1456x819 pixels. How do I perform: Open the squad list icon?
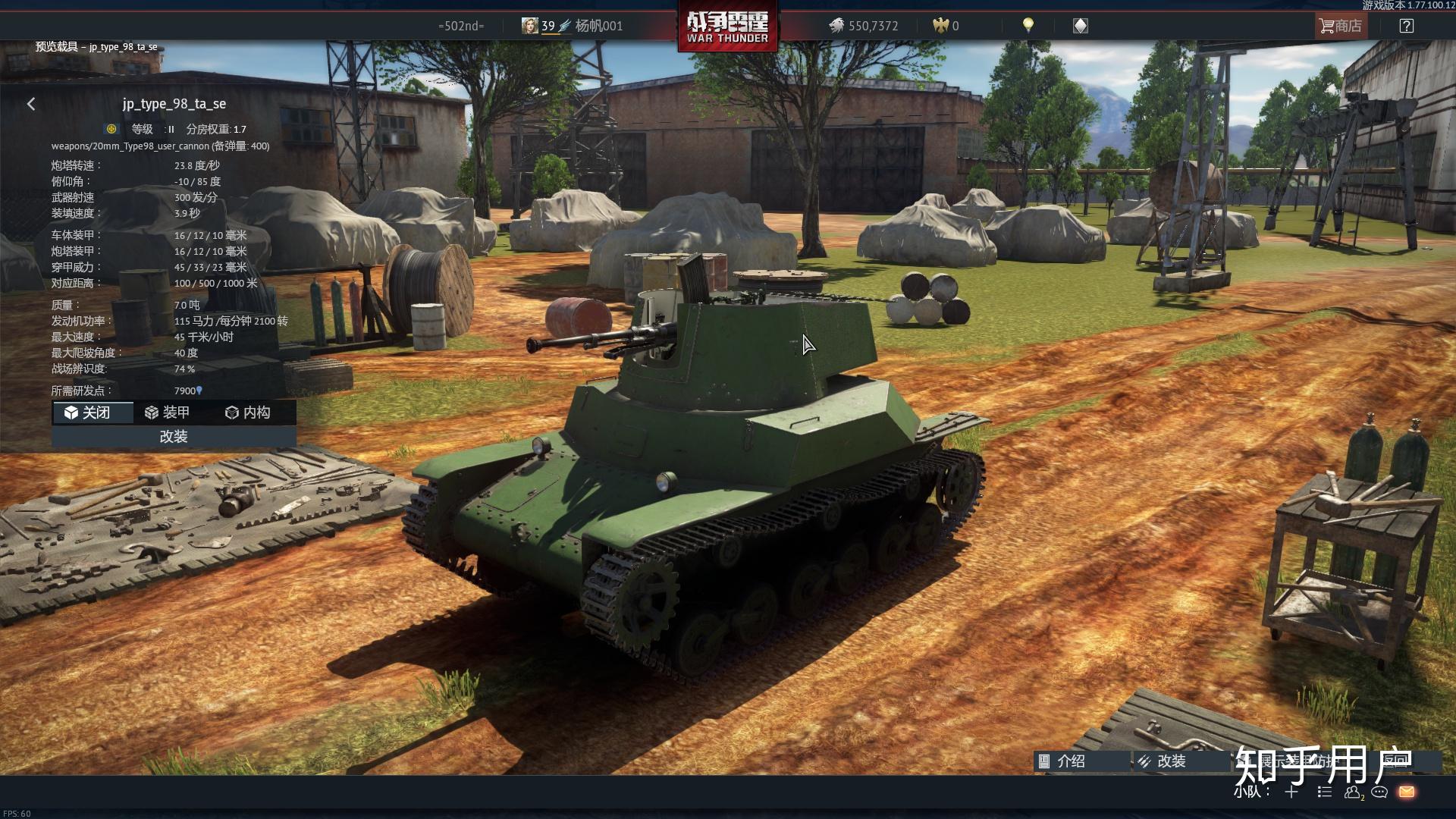pyautogui.click(x=1324, y=792)
